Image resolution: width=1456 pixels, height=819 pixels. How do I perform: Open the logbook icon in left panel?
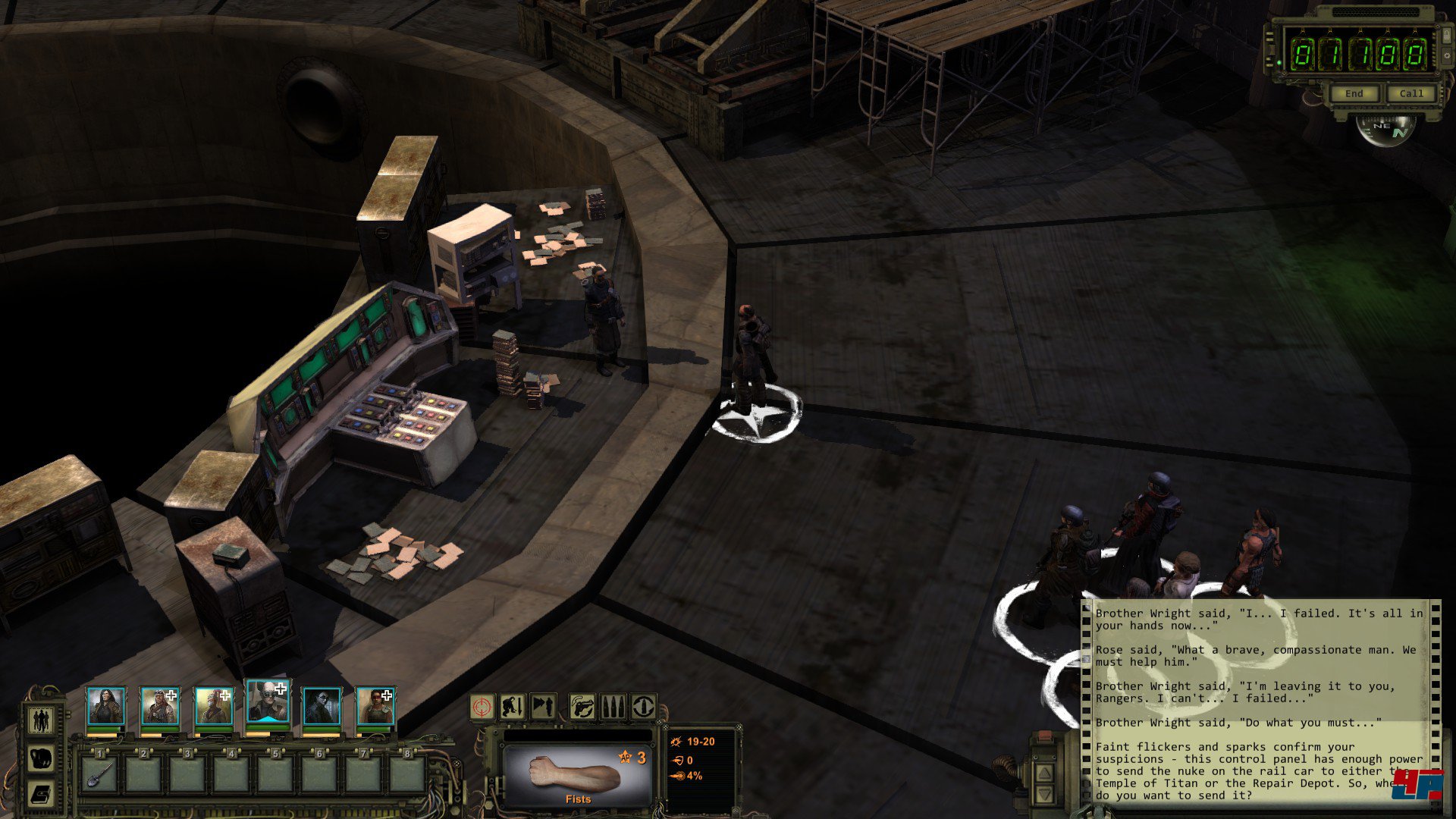pos(41,793)
